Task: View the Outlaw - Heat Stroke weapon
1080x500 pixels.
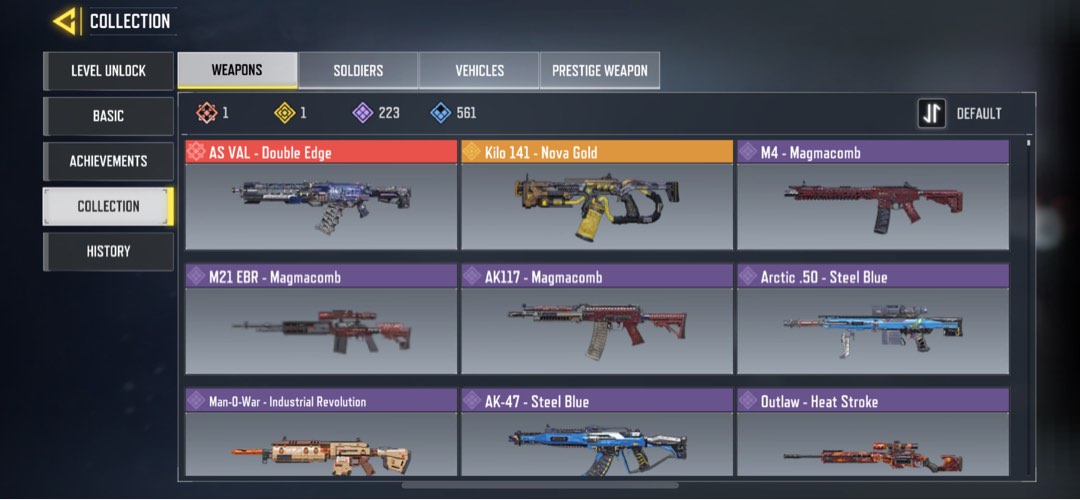Action: click(x=872, y=436)
